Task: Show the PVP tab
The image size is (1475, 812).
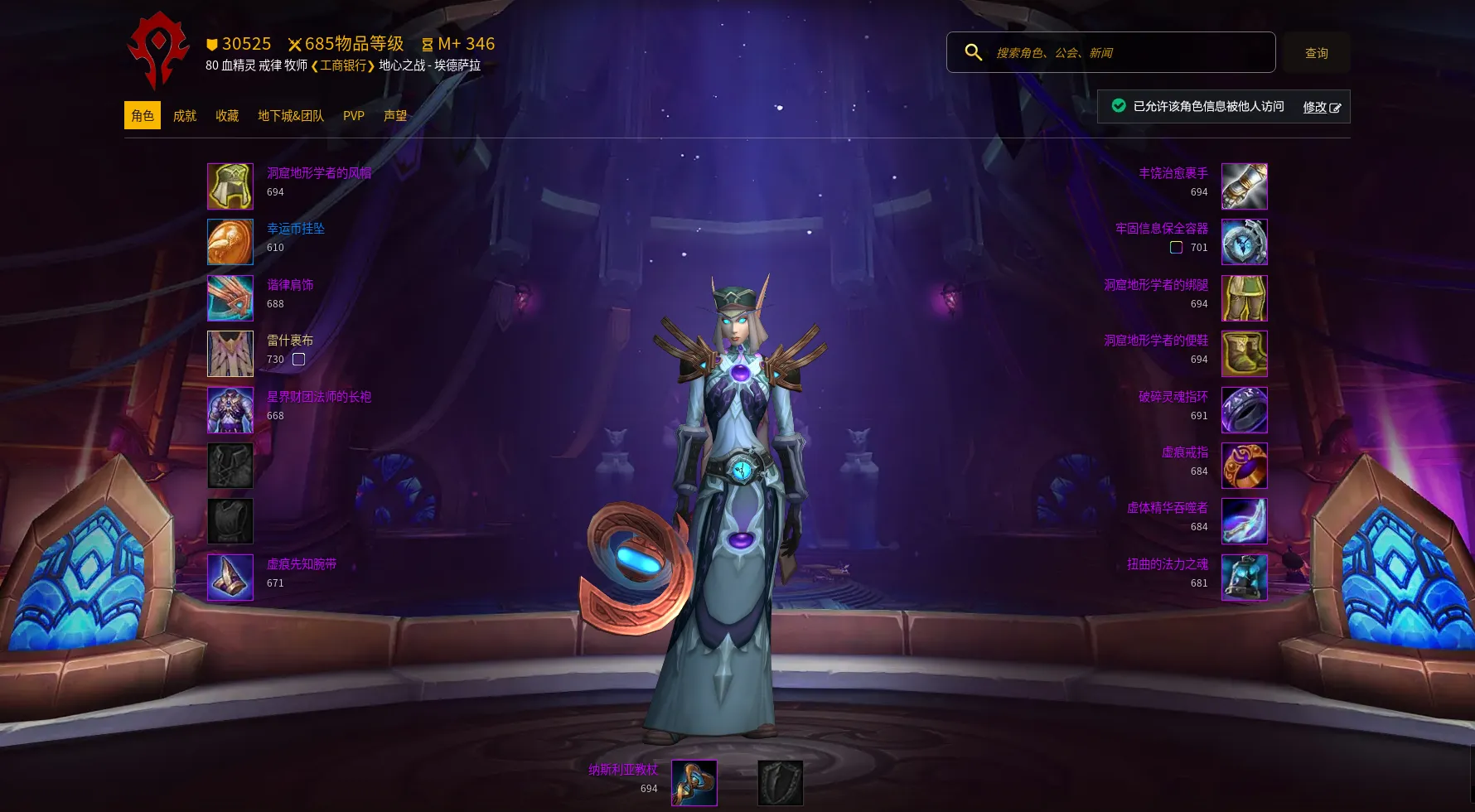Action: pos(354,116)
